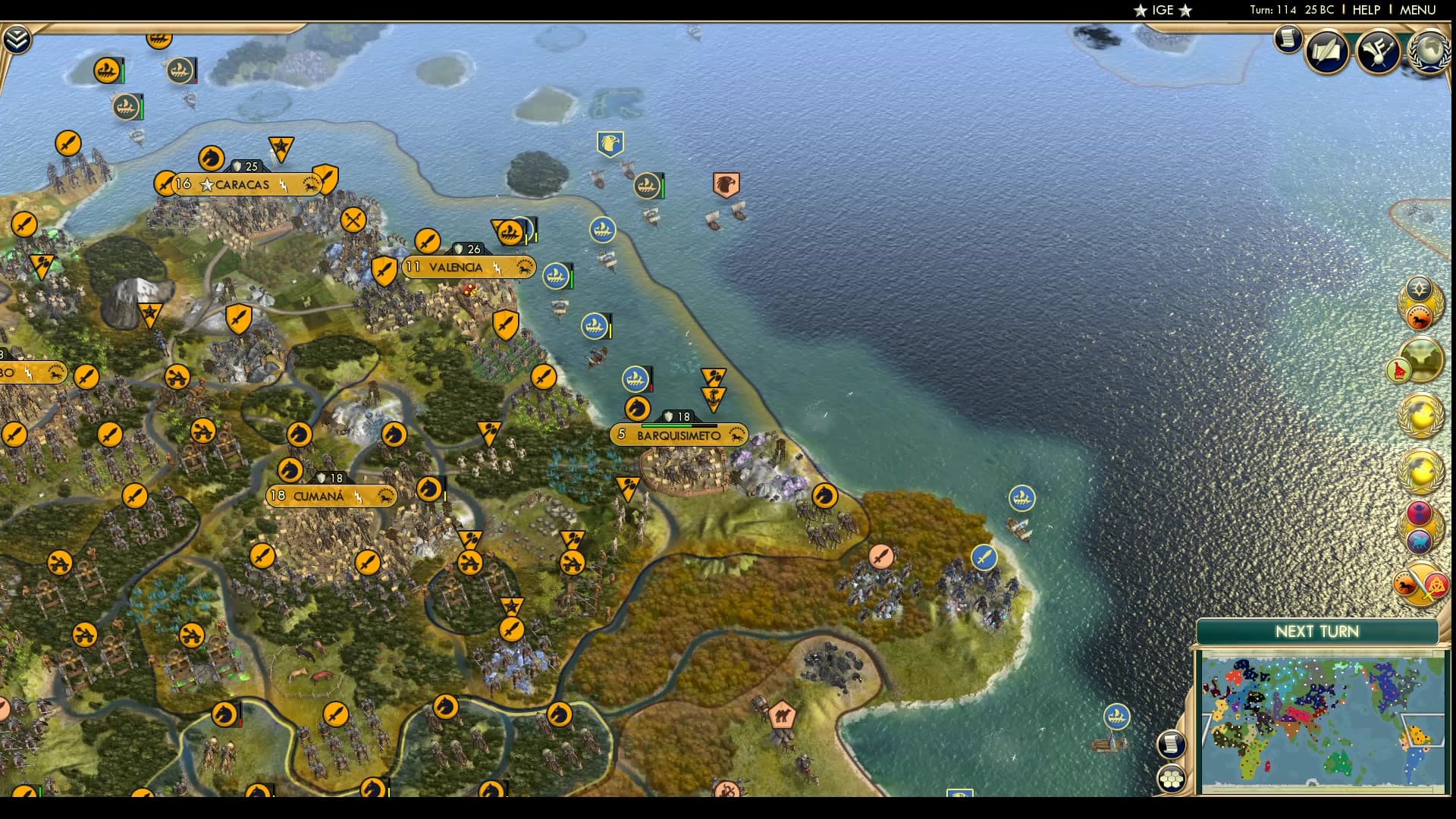
Task: Click the scroll icon beside the minimap
Action: click(x=1171, y=745)
